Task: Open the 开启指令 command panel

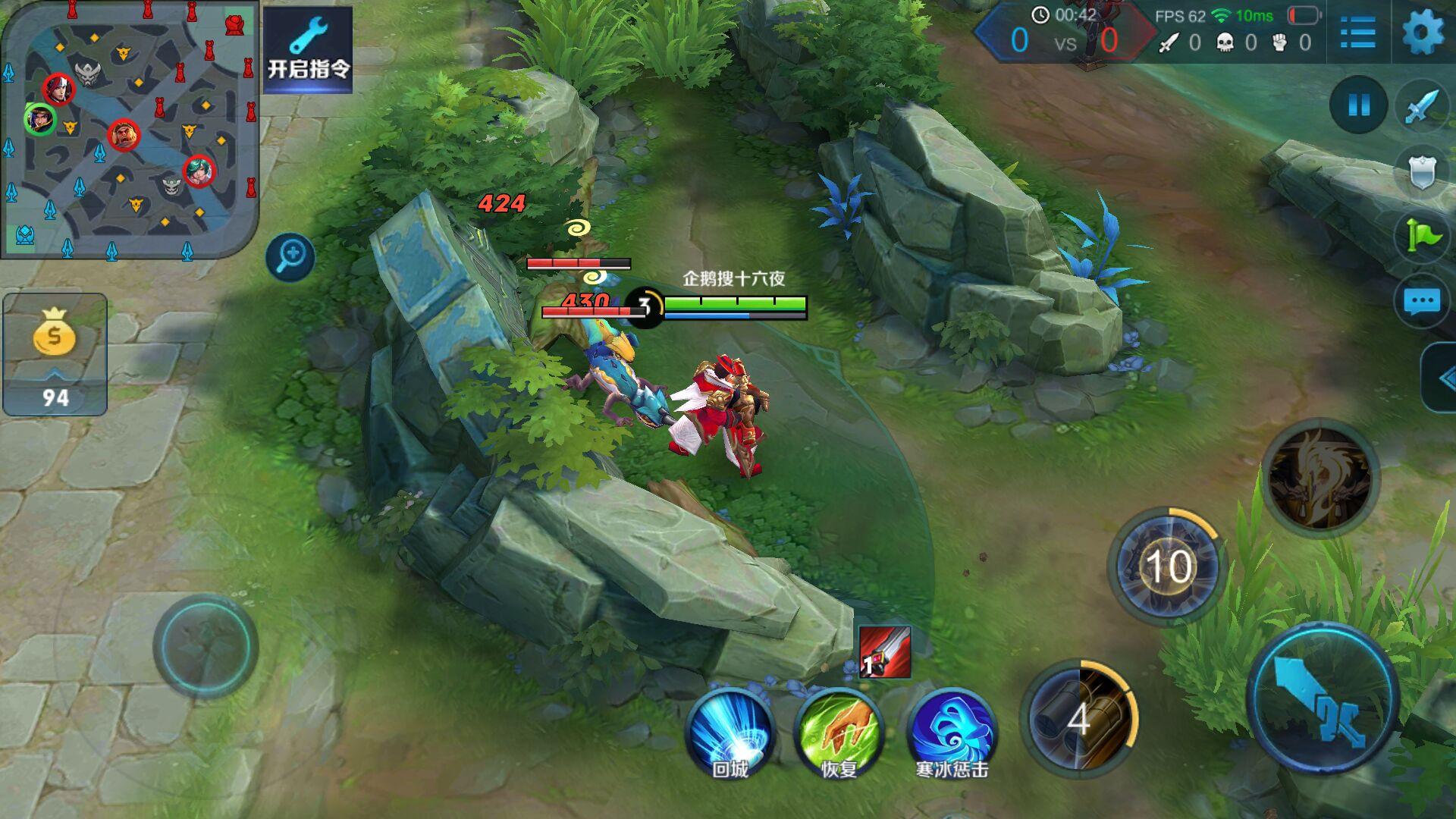Action: coord(308,49)
